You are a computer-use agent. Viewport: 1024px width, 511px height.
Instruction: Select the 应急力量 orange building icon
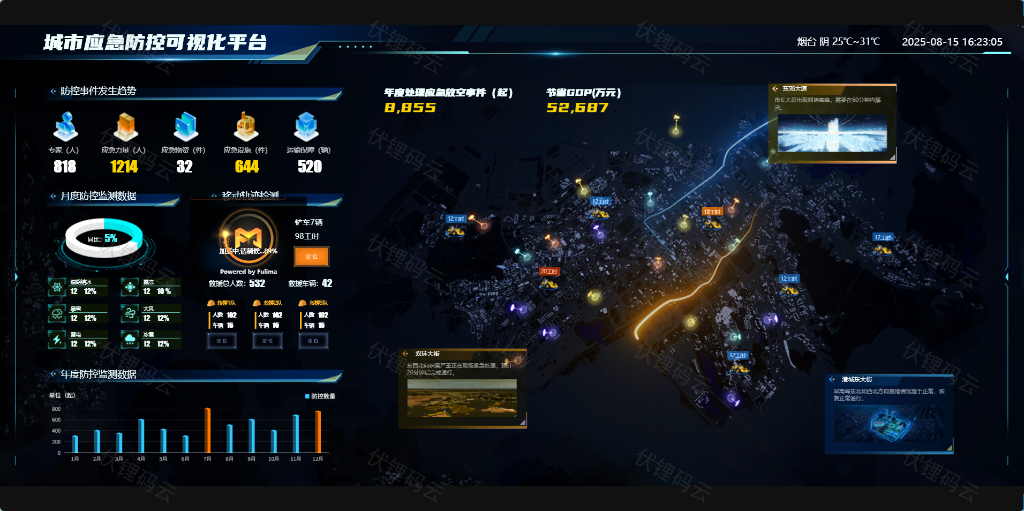tap(125, 127)
